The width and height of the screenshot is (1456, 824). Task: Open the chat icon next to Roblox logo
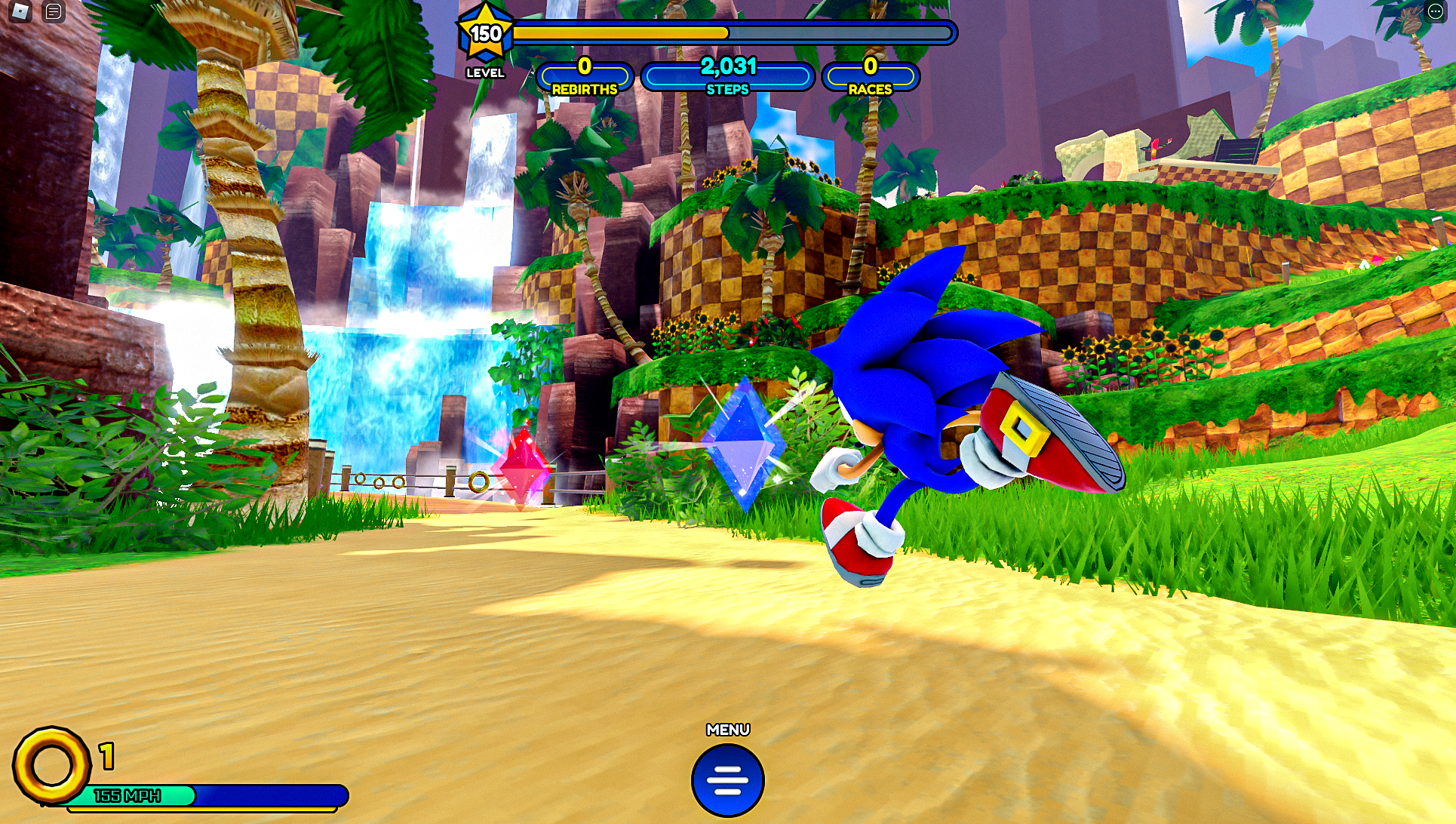52,11
